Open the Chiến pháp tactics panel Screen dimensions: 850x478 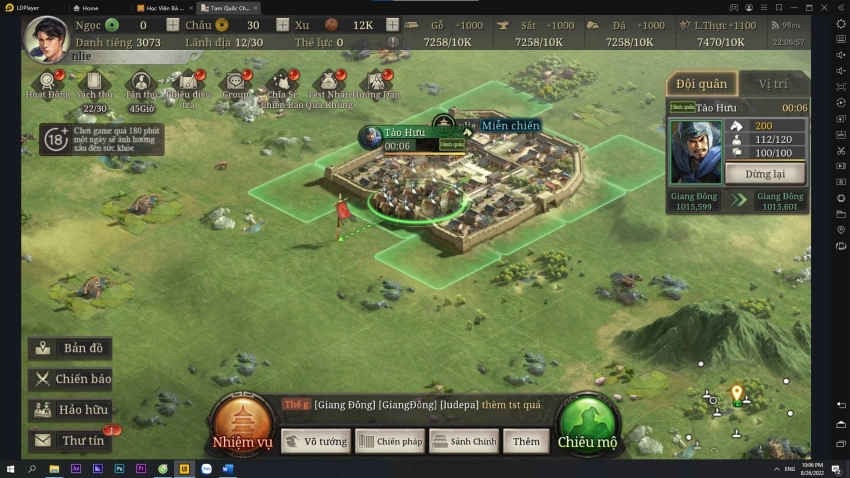coord(390,441)
